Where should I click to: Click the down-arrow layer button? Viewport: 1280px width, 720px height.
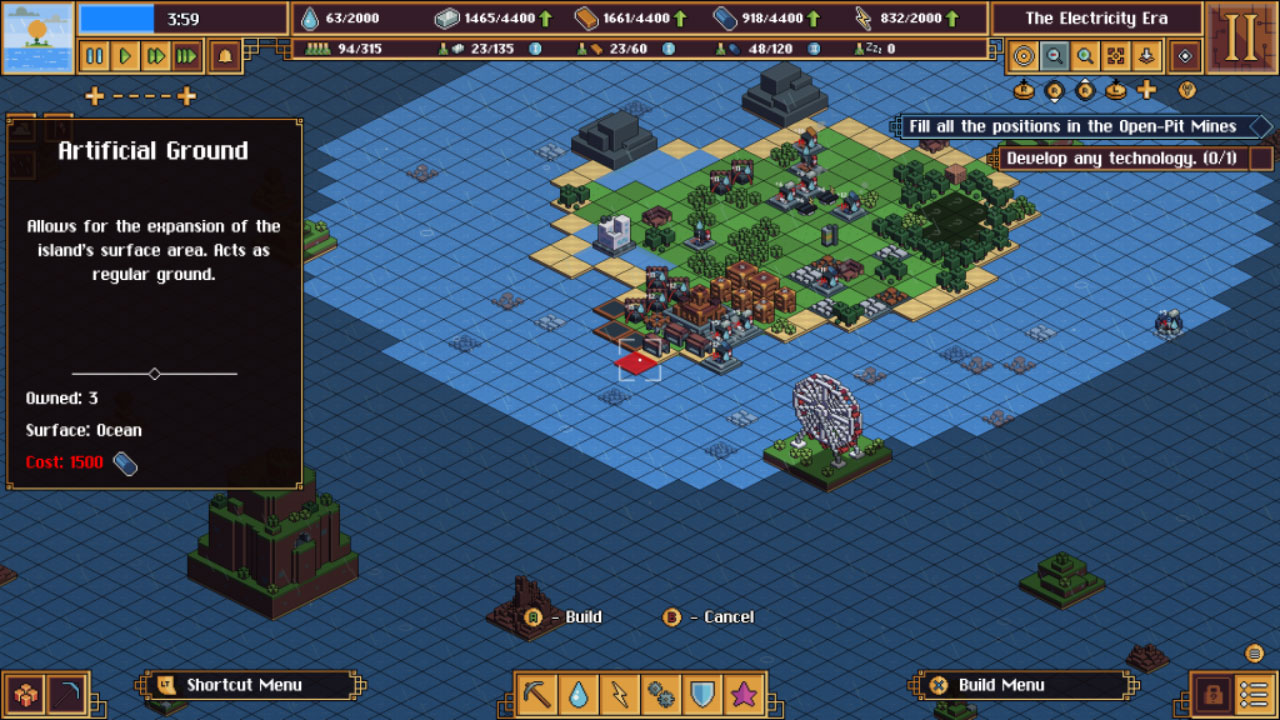1145,56
